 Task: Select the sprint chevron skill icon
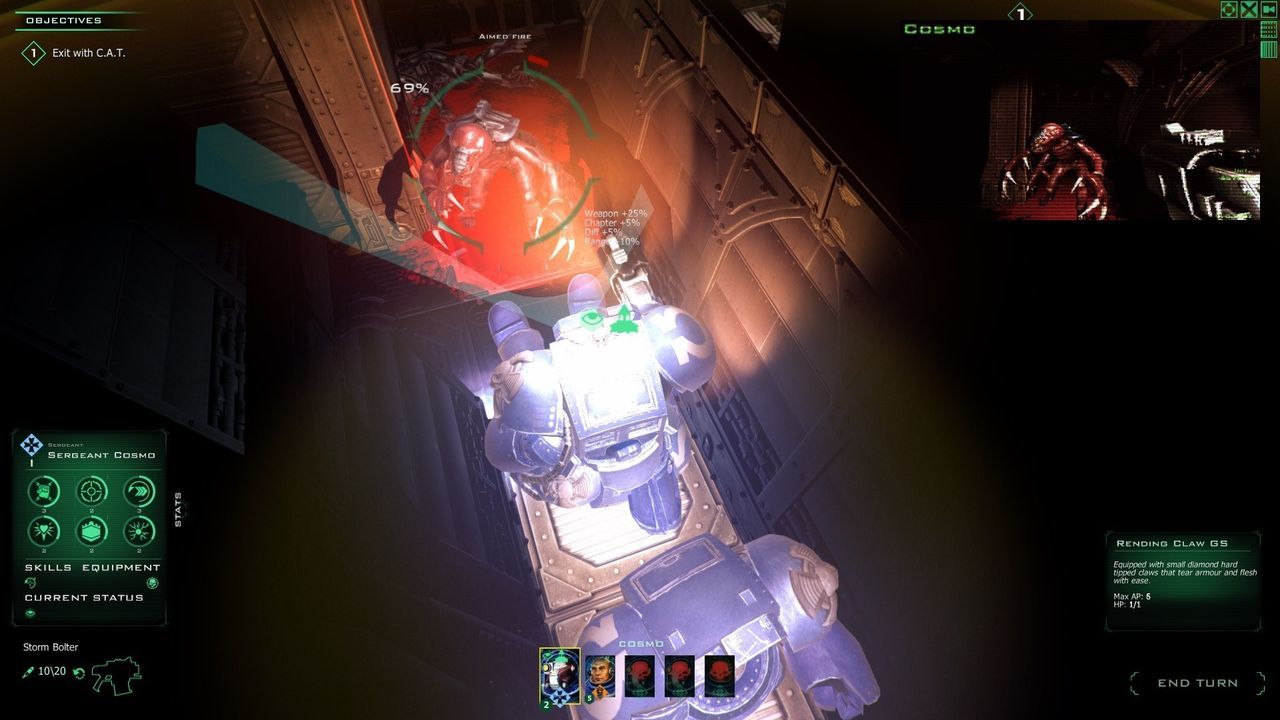click(138, 491)
